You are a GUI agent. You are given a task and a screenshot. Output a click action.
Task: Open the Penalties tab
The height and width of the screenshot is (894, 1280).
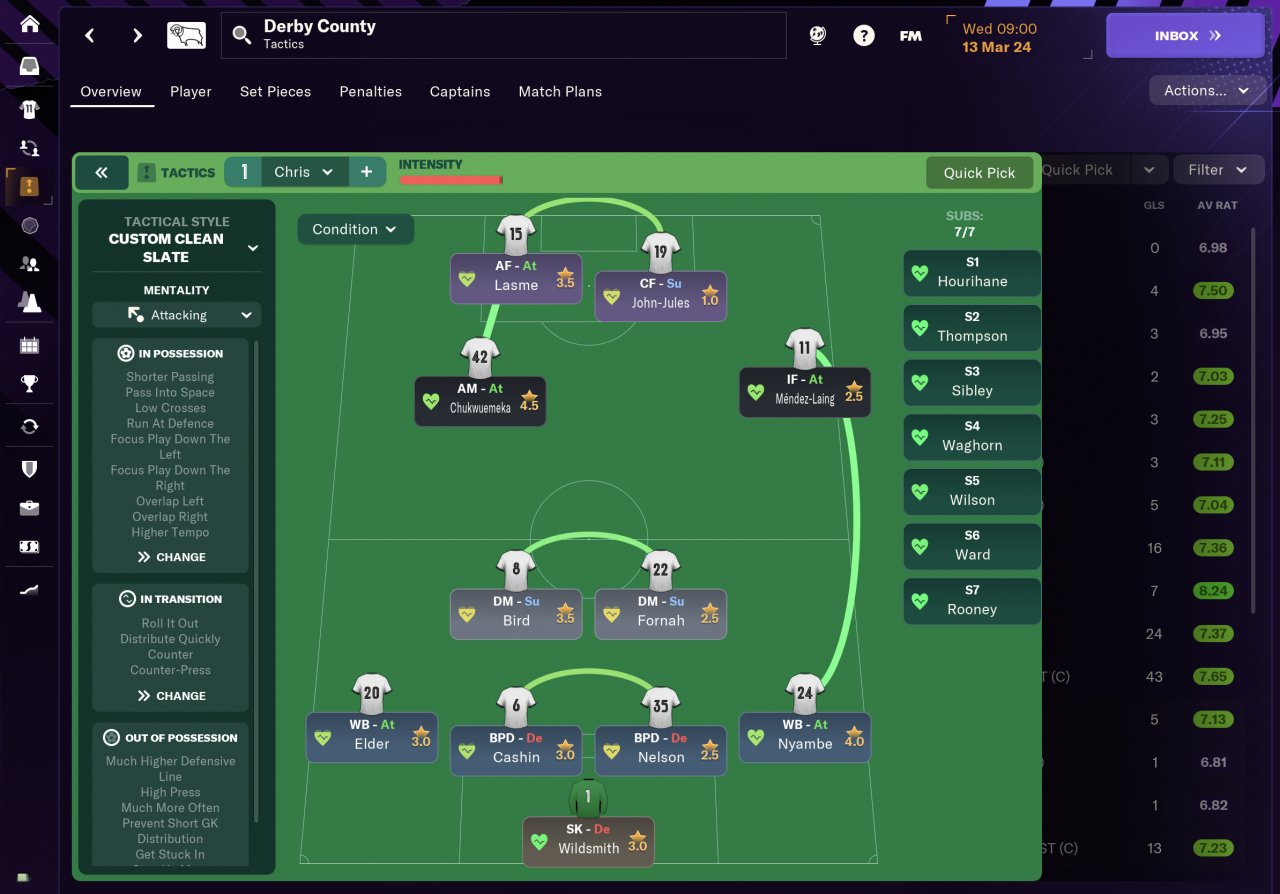[x=370, y=91]
